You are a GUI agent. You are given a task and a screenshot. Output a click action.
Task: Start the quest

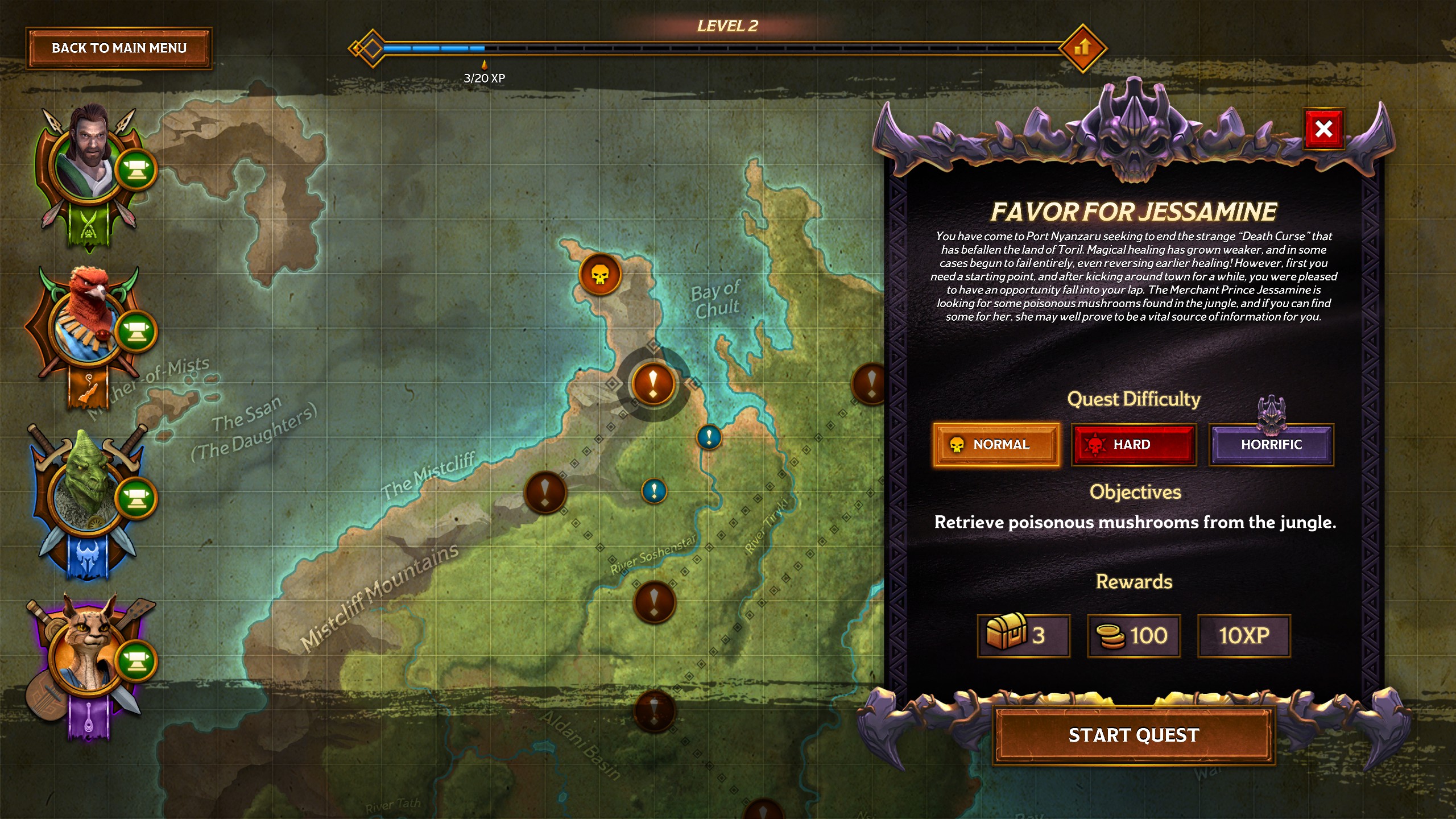click(x=1134, y=735)
